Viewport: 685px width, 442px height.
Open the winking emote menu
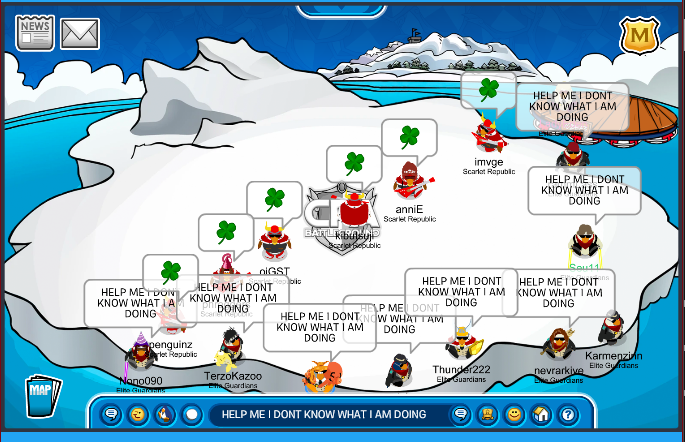point(138,414)
